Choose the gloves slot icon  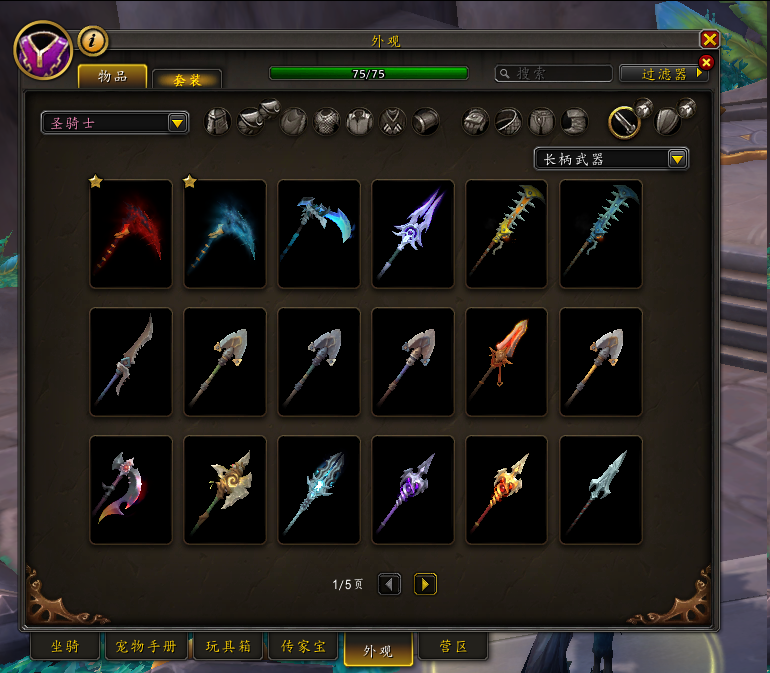[476, 122]
